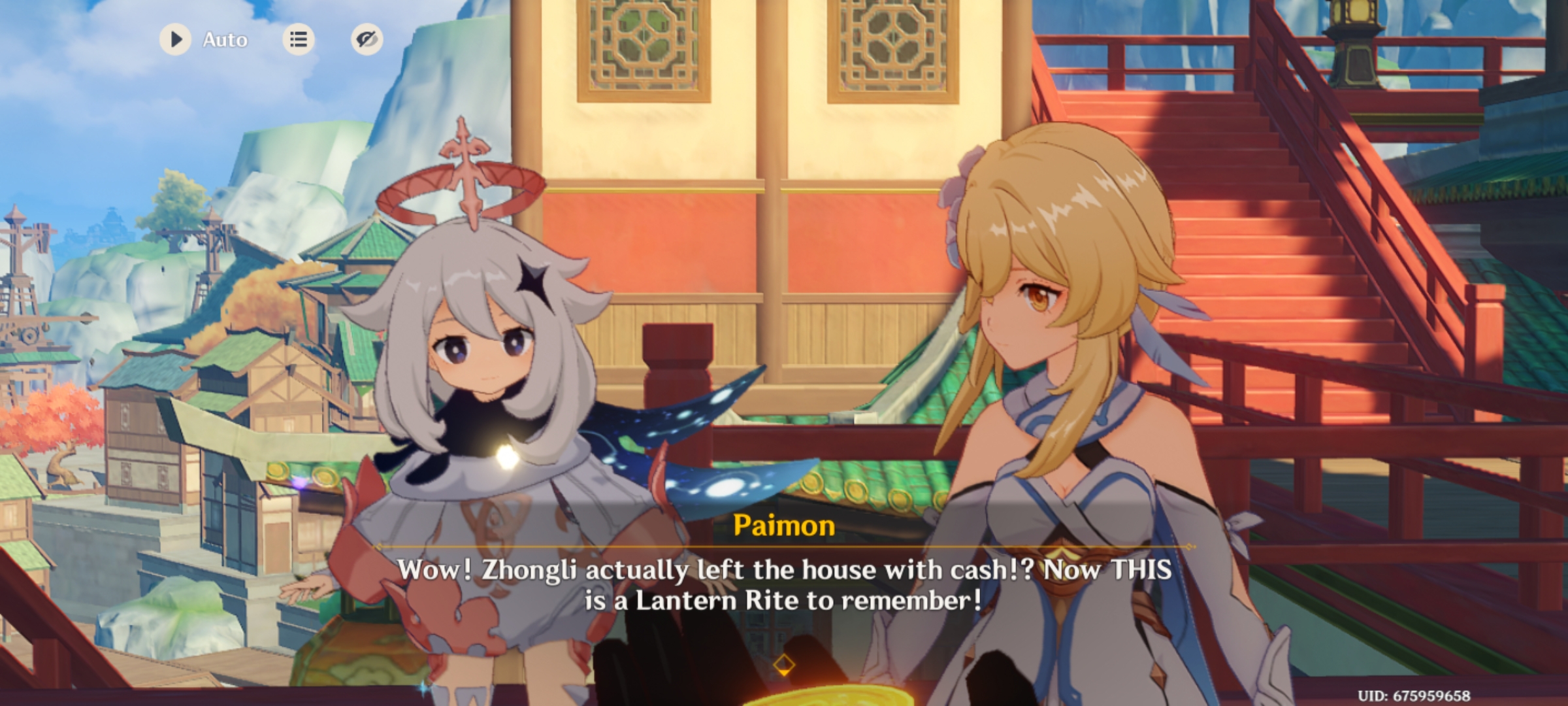Screen dimensions: 1568x706
Task: Click the 'Auto' text label
Action: [x=225, y=40]
